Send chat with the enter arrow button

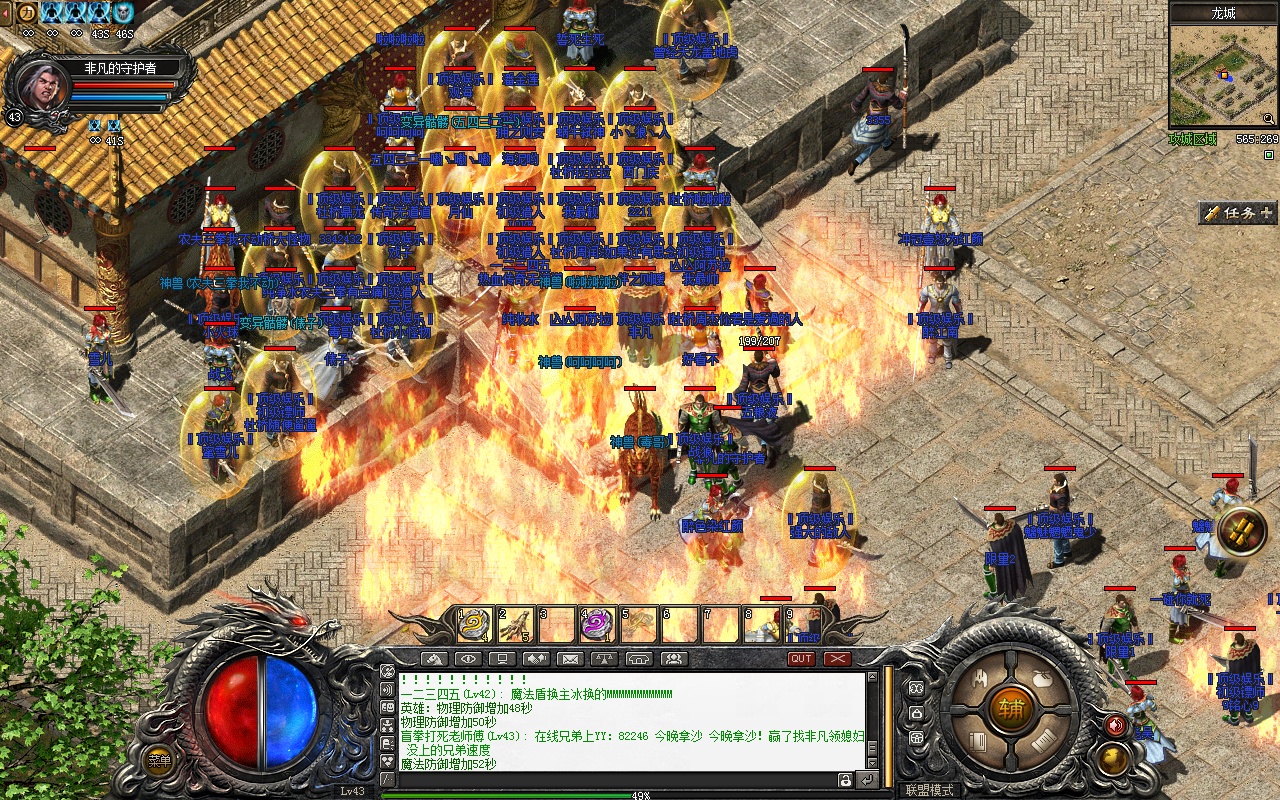pyautogui.click(x=867, y=779)
